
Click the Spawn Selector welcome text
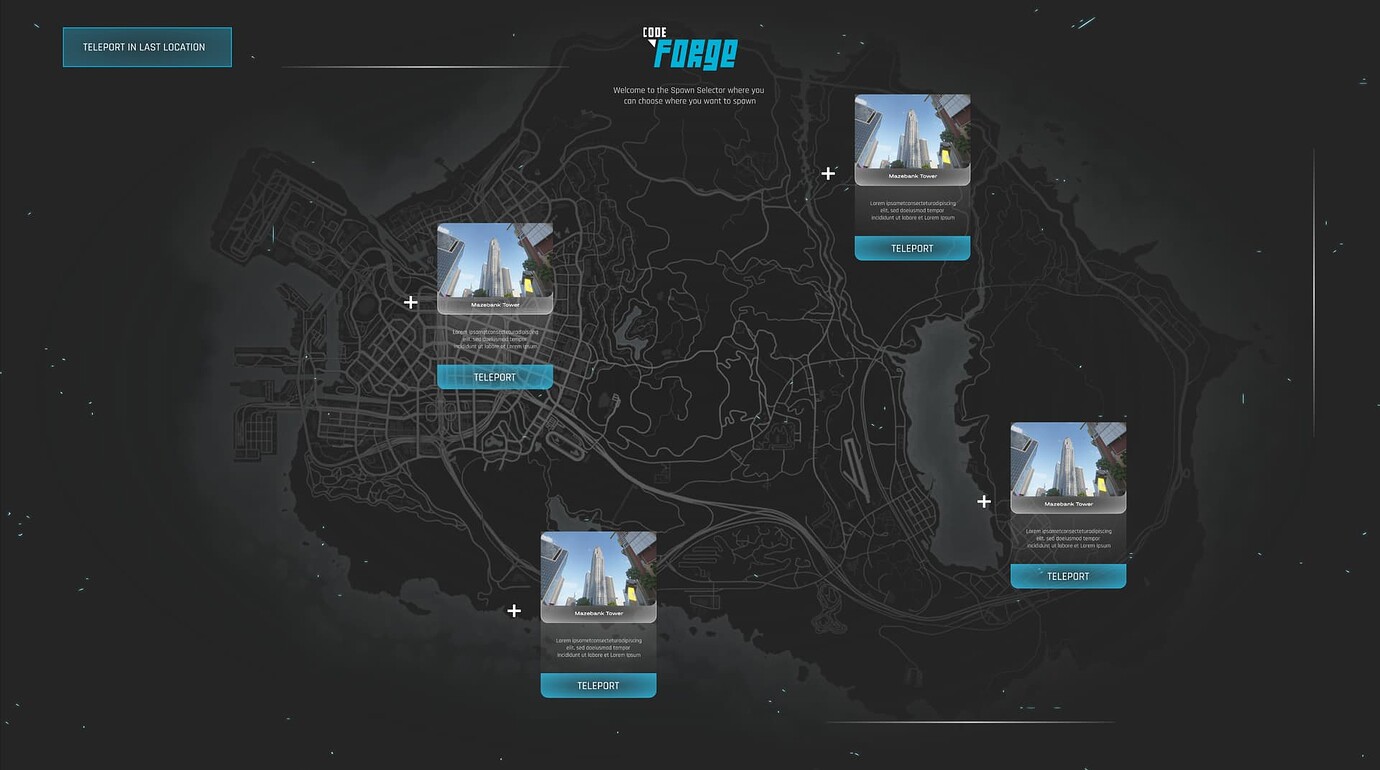[690, 95]
